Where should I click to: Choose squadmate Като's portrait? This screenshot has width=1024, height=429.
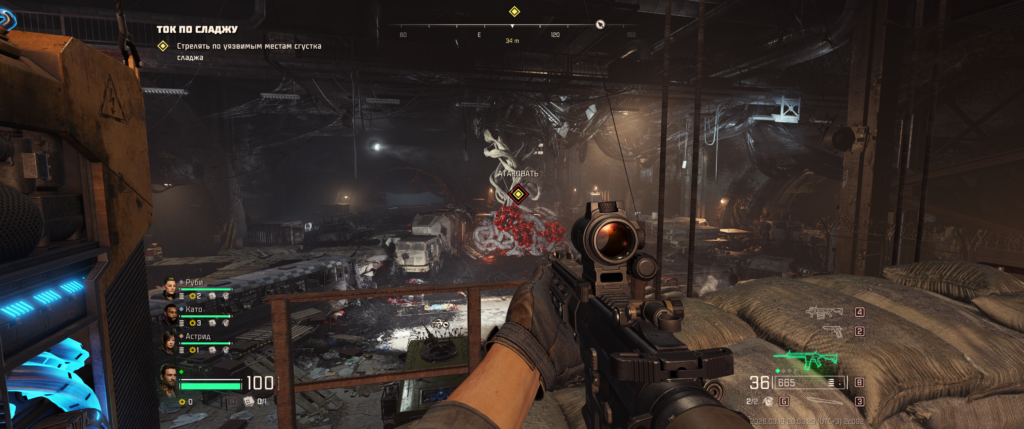coord(171,316)
